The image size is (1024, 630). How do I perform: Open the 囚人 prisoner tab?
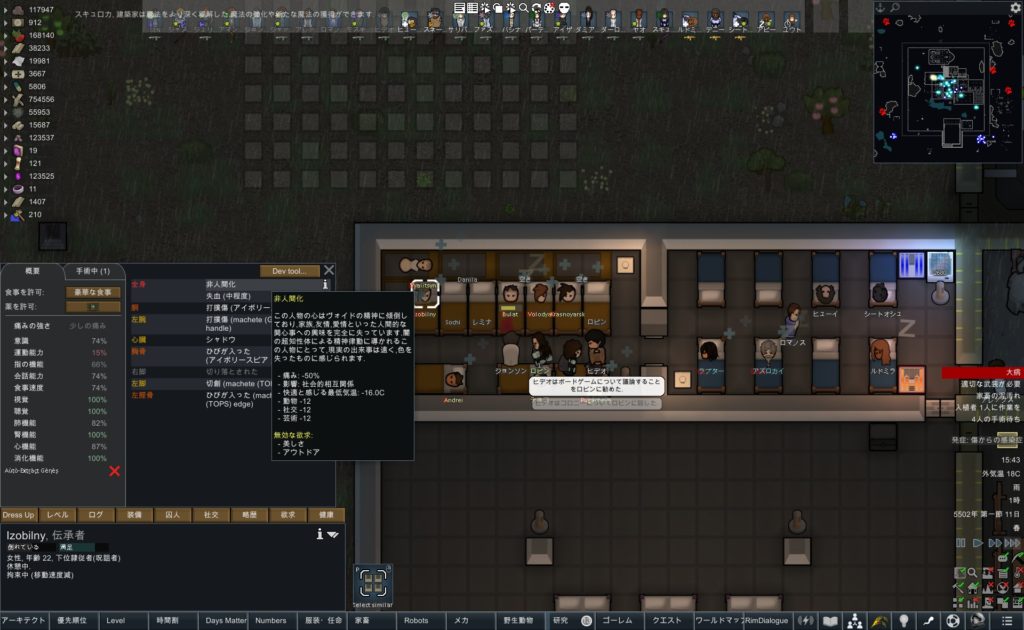click(172, 515)
